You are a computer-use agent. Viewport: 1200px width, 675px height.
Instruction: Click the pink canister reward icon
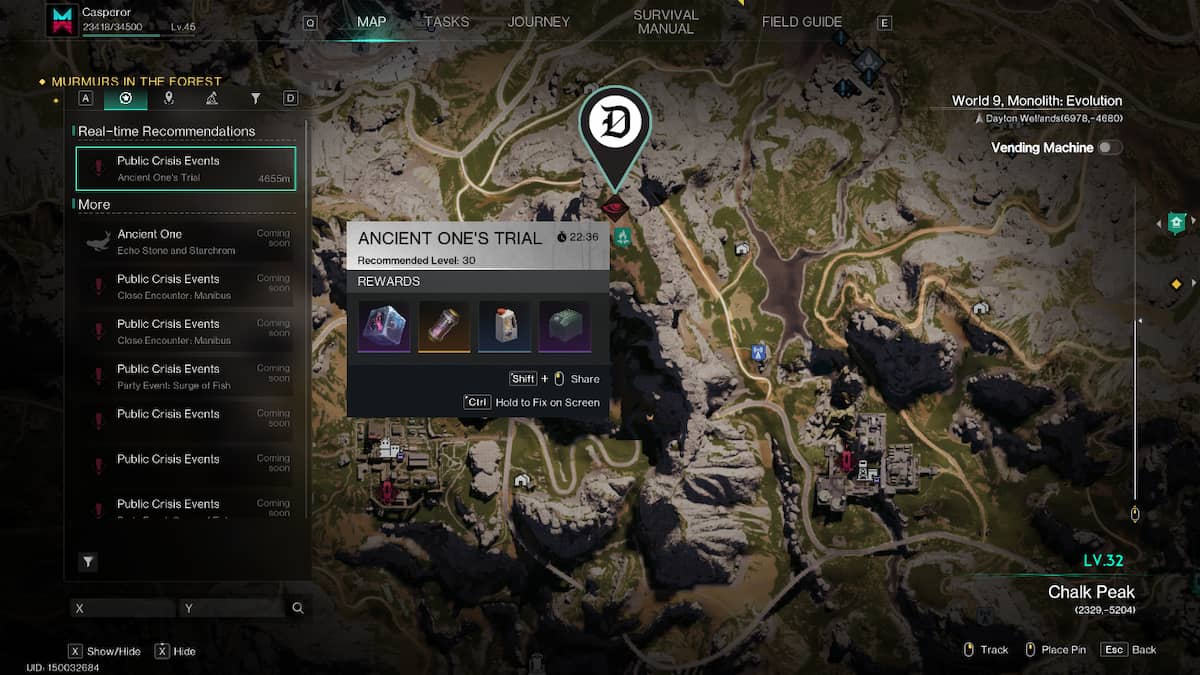[444, 326]
